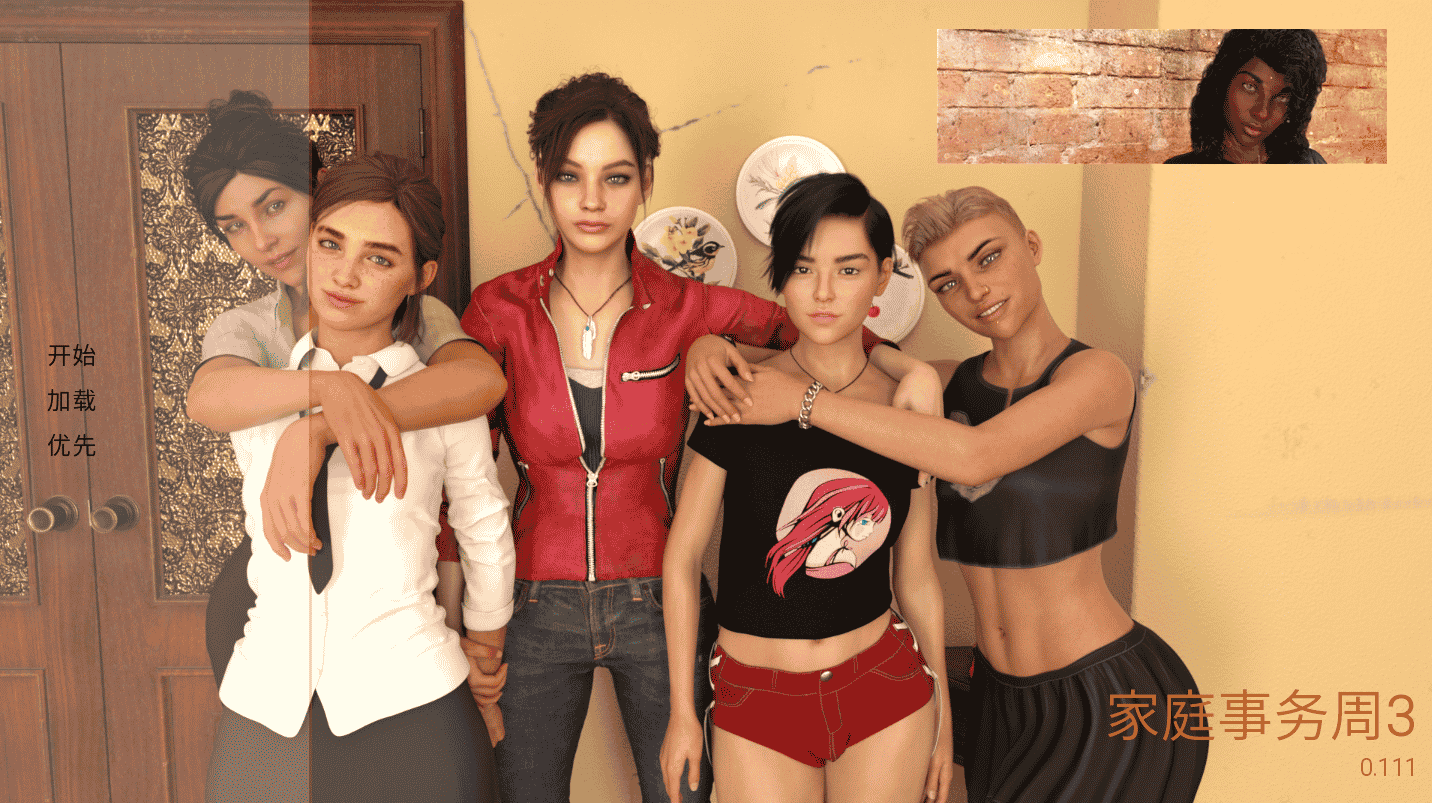The width and height of the screenshot is (1432, 803).
Task: Start the game with 开始
Action: 71,355
